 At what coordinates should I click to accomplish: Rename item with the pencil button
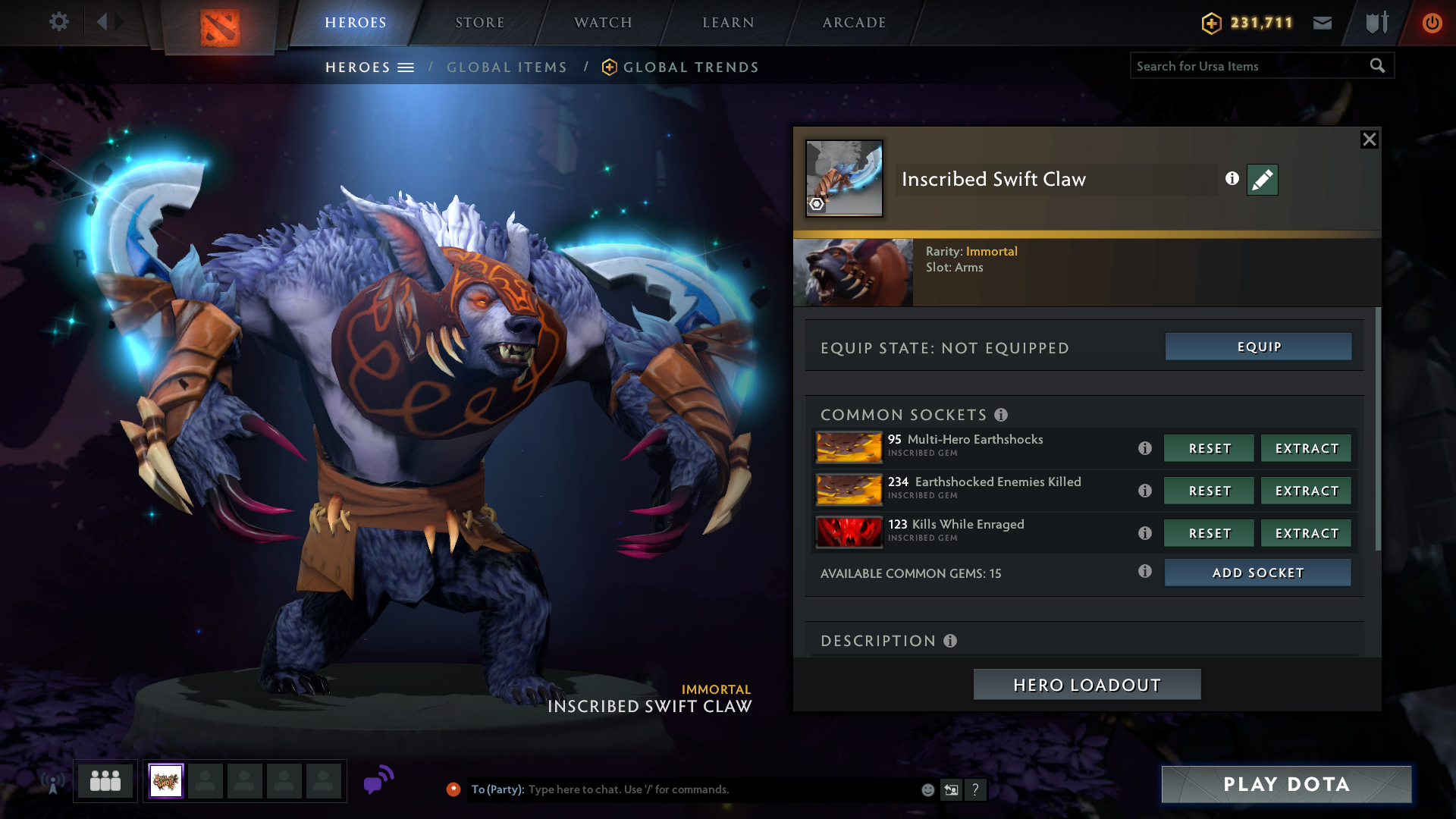1262,180
